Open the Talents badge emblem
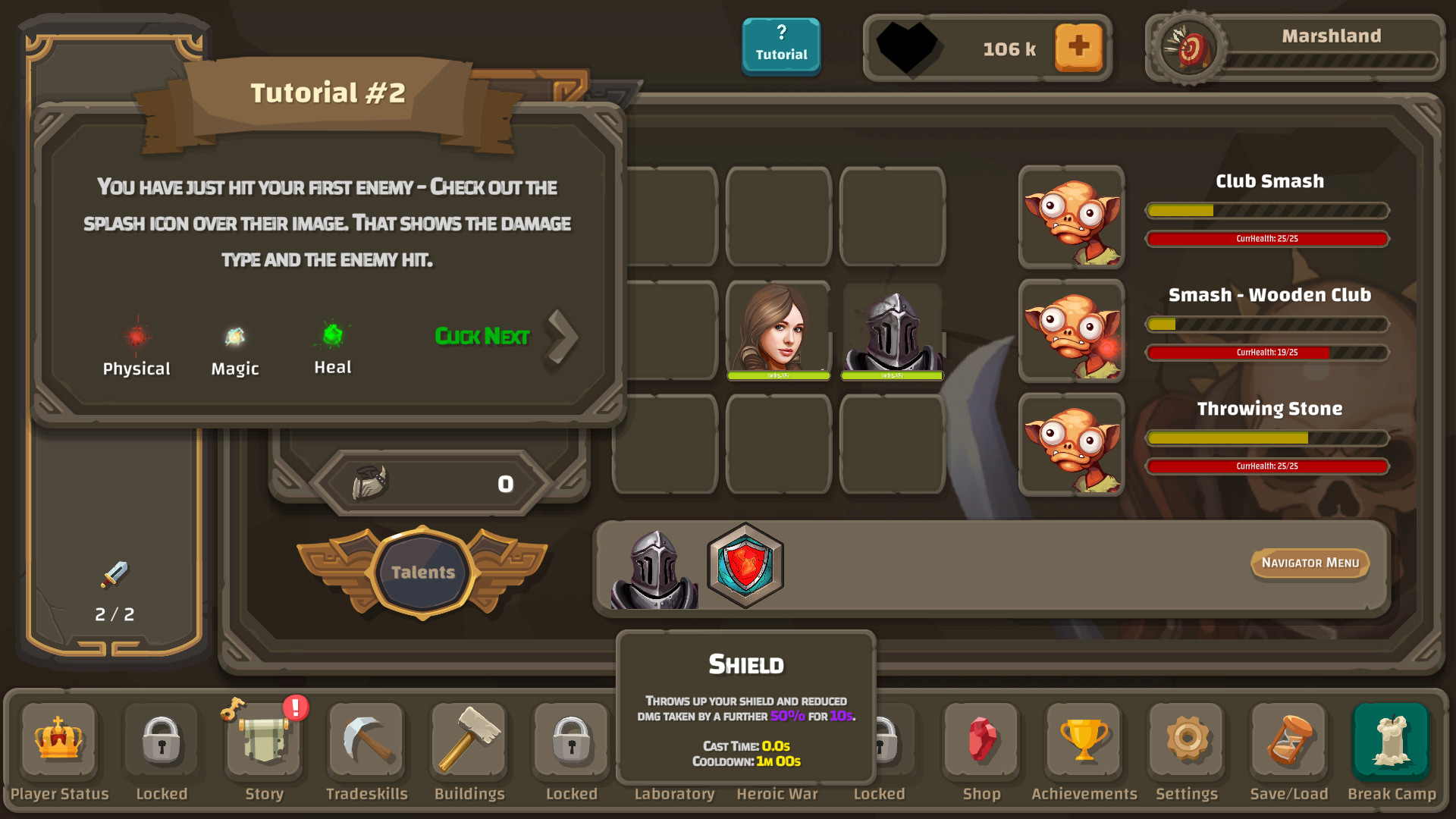Viewport: 1456px width, 819px height. tap(422, 573)
